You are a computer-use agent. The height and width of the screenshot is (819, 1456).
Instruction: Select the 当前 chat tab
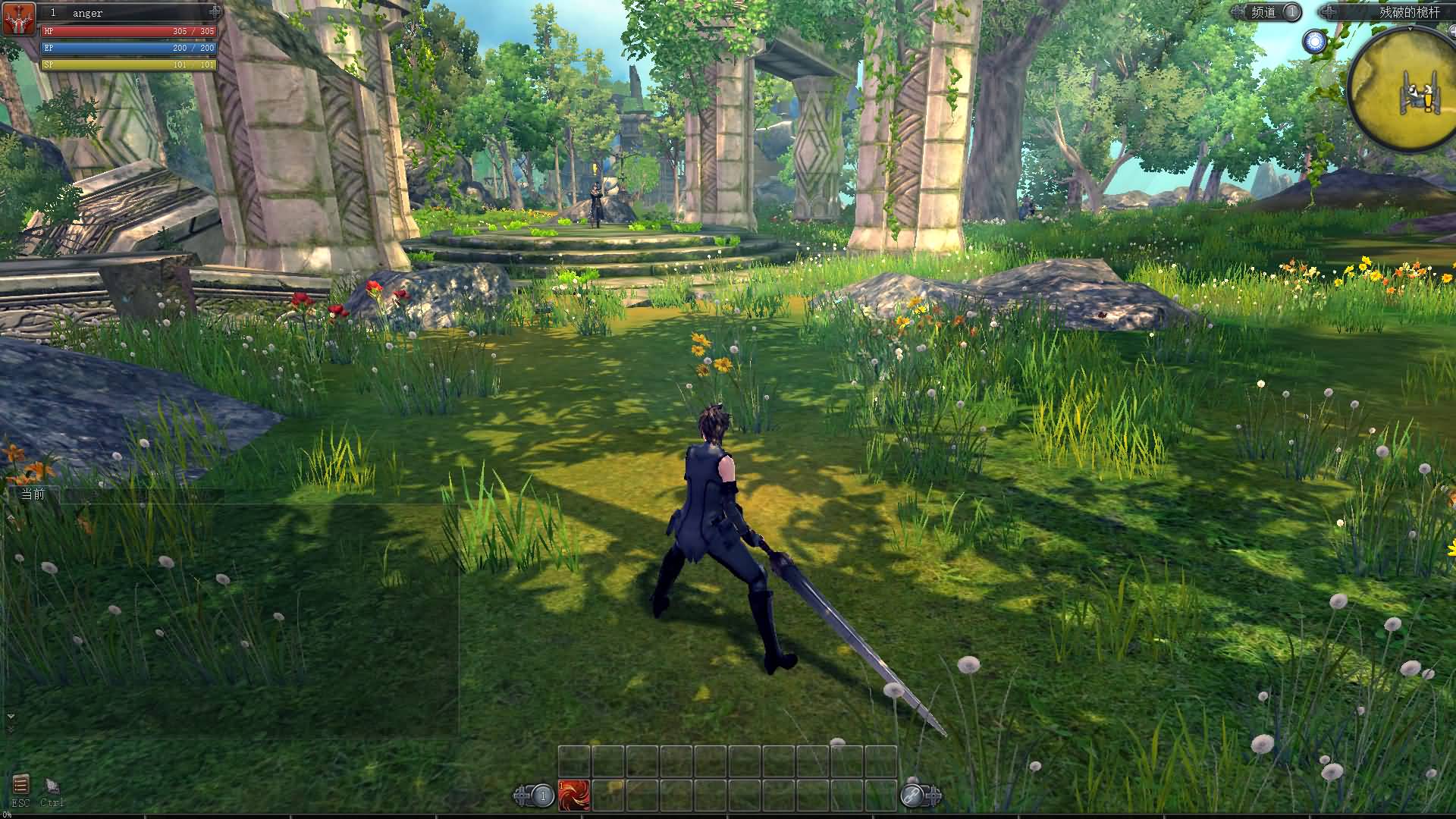pos(33,494)
